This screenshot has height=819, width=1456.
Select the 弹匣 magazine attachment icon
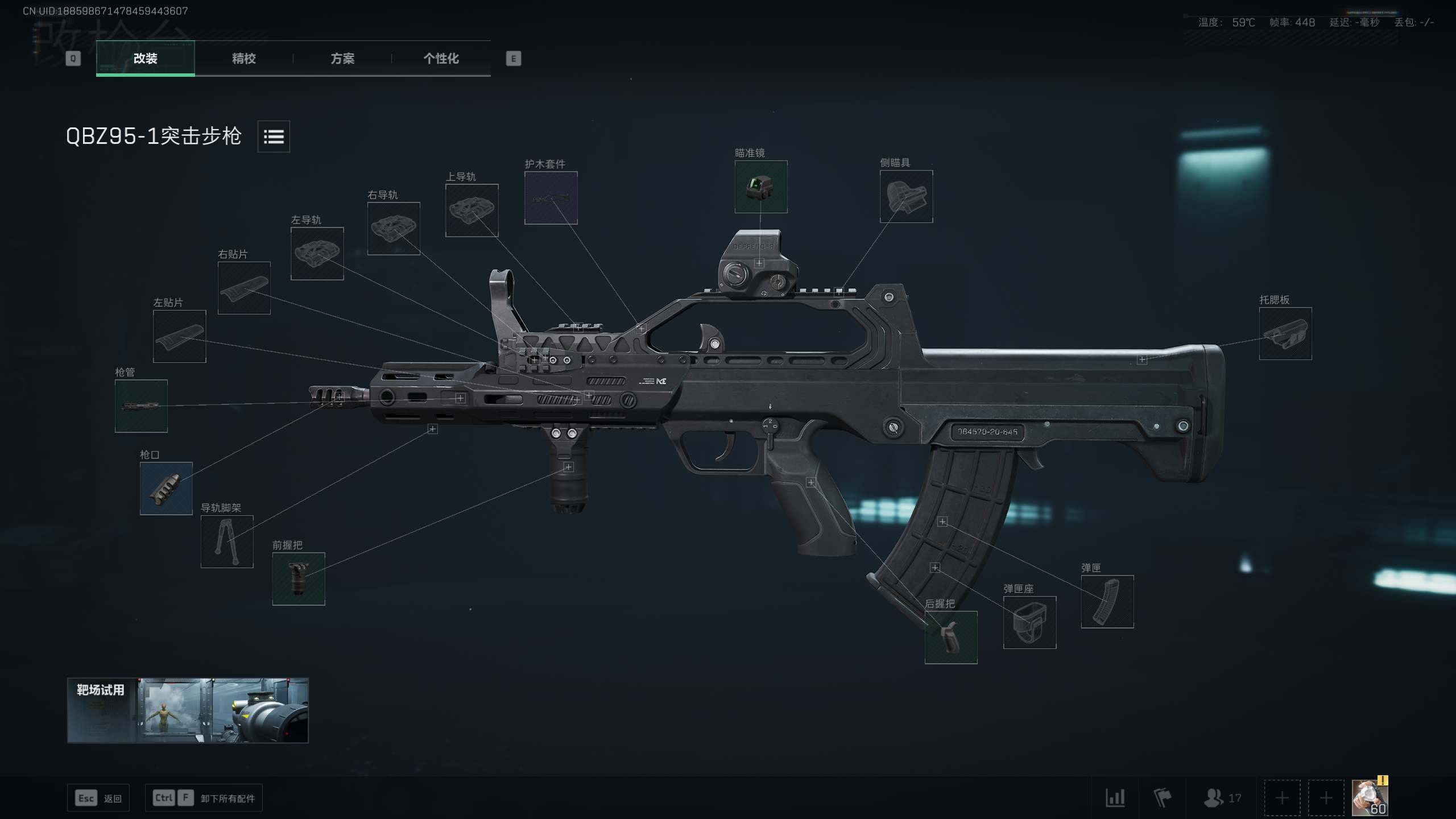click(x=1107, y=602)
